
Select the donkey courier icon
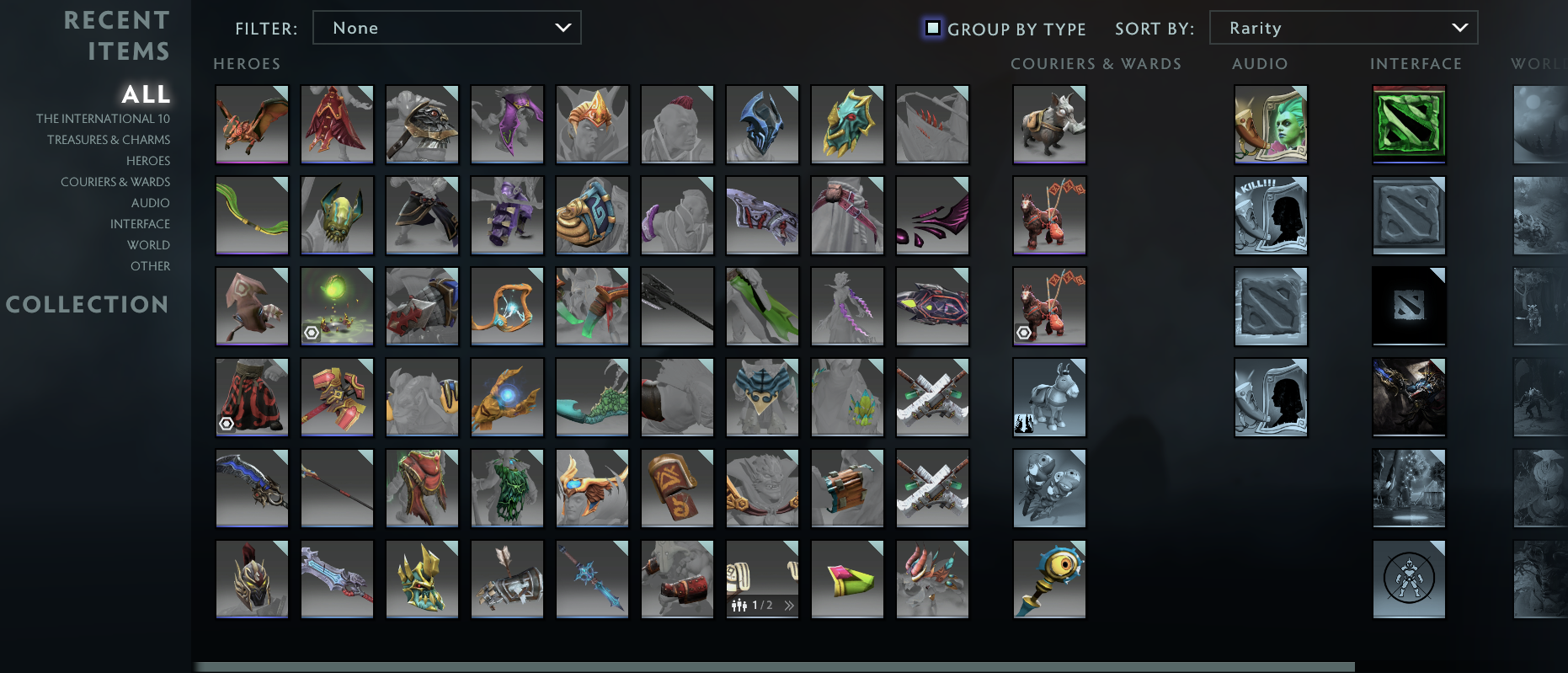tap(1049, 397)
